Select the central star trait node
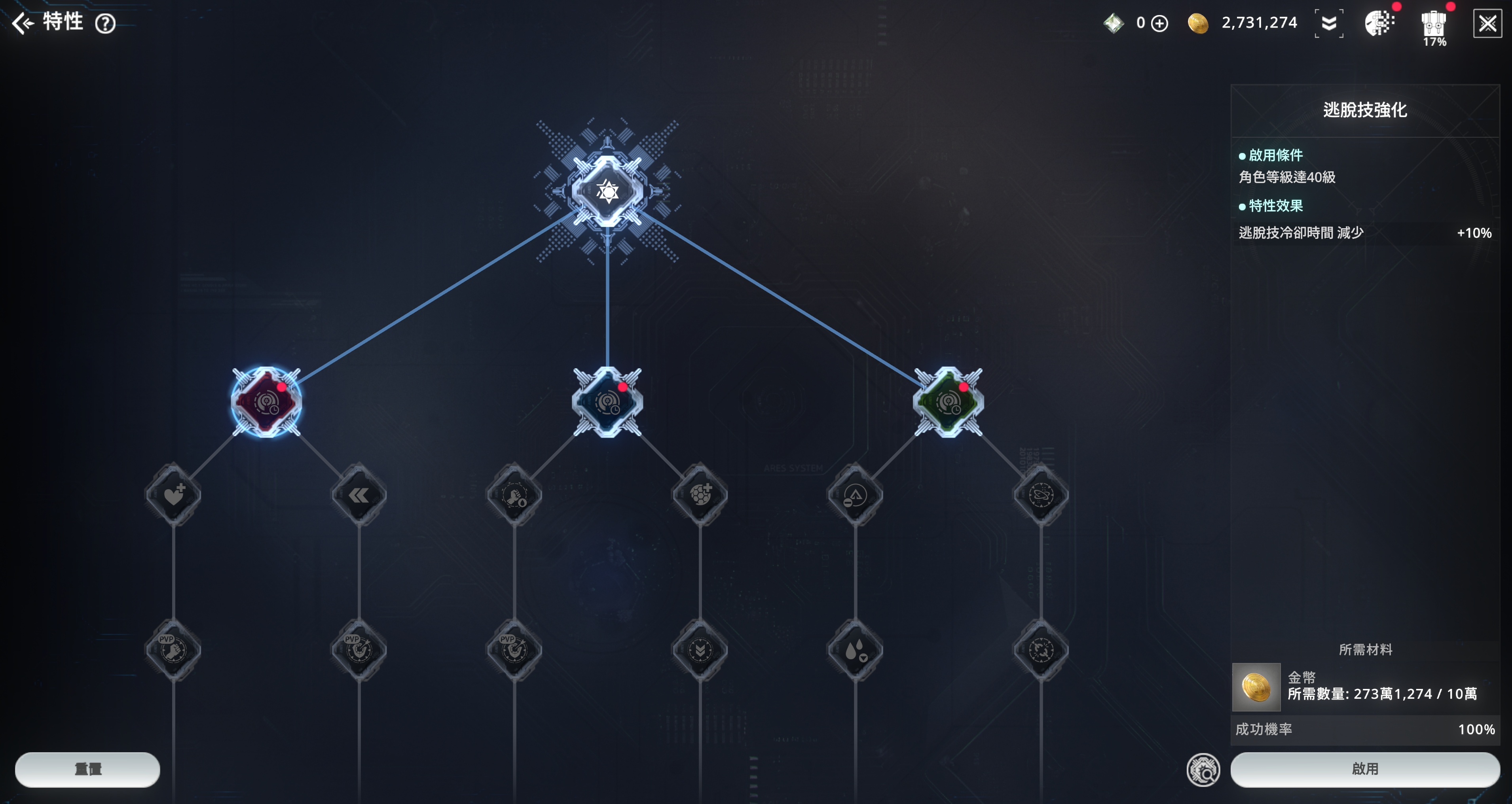The image size is (1512, 804). [x=607, y=191]
